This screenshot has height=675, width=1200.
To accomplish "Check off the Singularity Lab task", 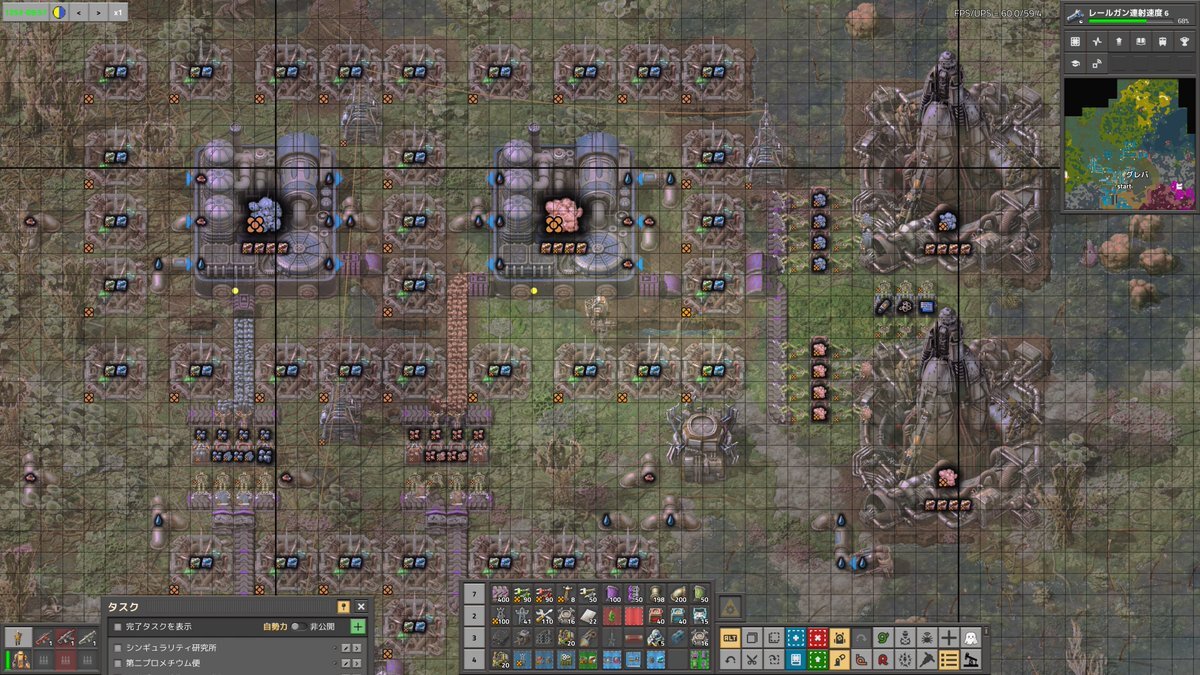I will tap(117, 648).
